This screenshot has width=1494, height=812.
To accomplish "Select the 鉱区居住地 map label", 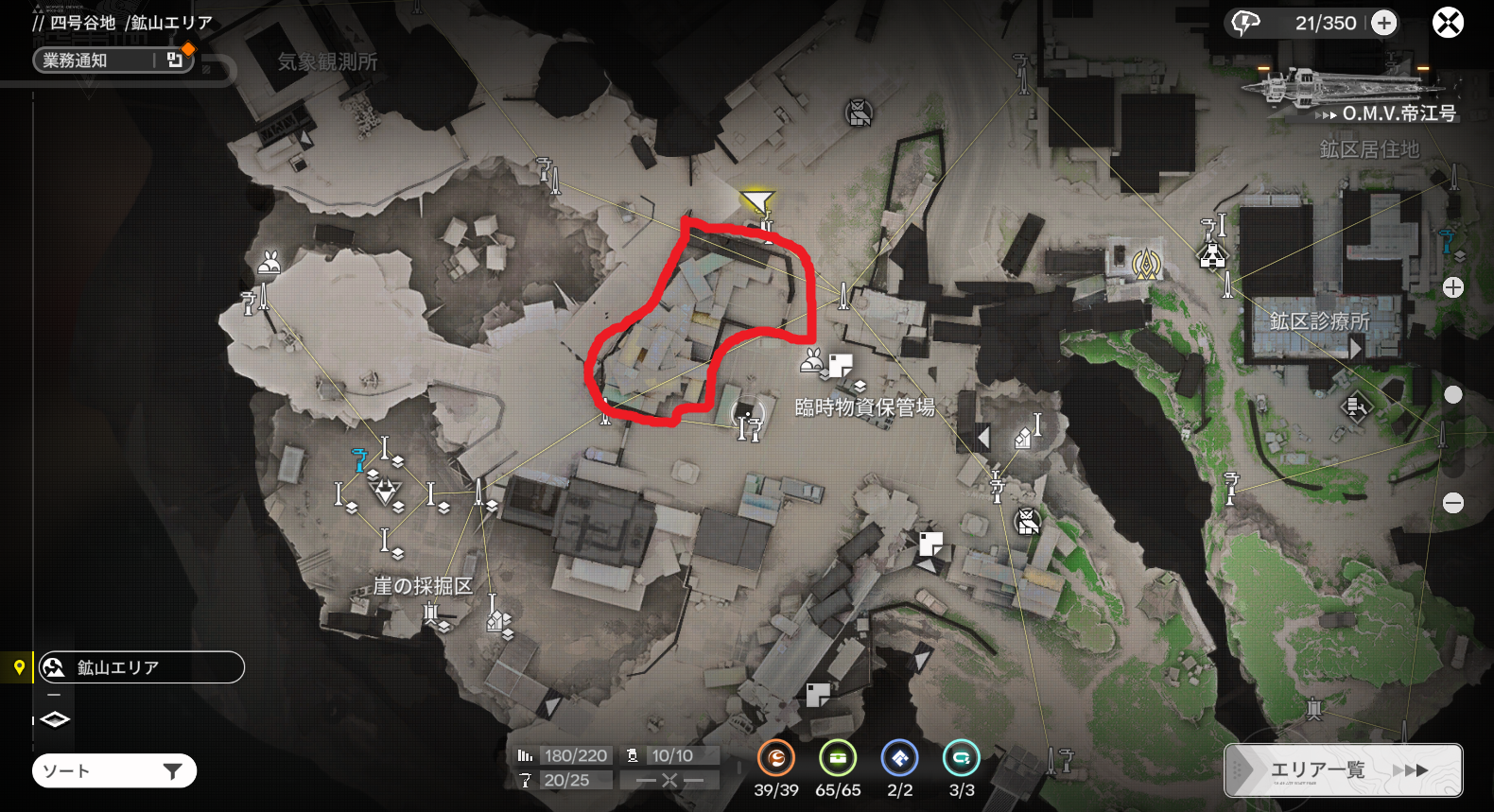I will (1369, 149).
